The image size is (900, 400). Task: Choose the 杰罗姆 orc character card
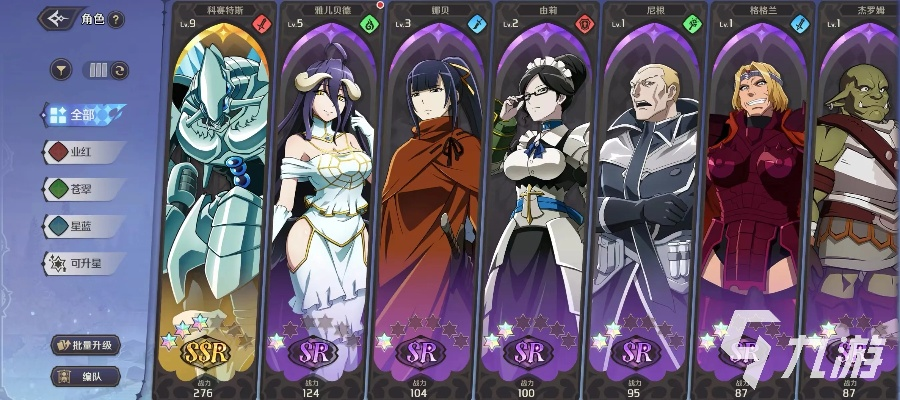[858, 200]
